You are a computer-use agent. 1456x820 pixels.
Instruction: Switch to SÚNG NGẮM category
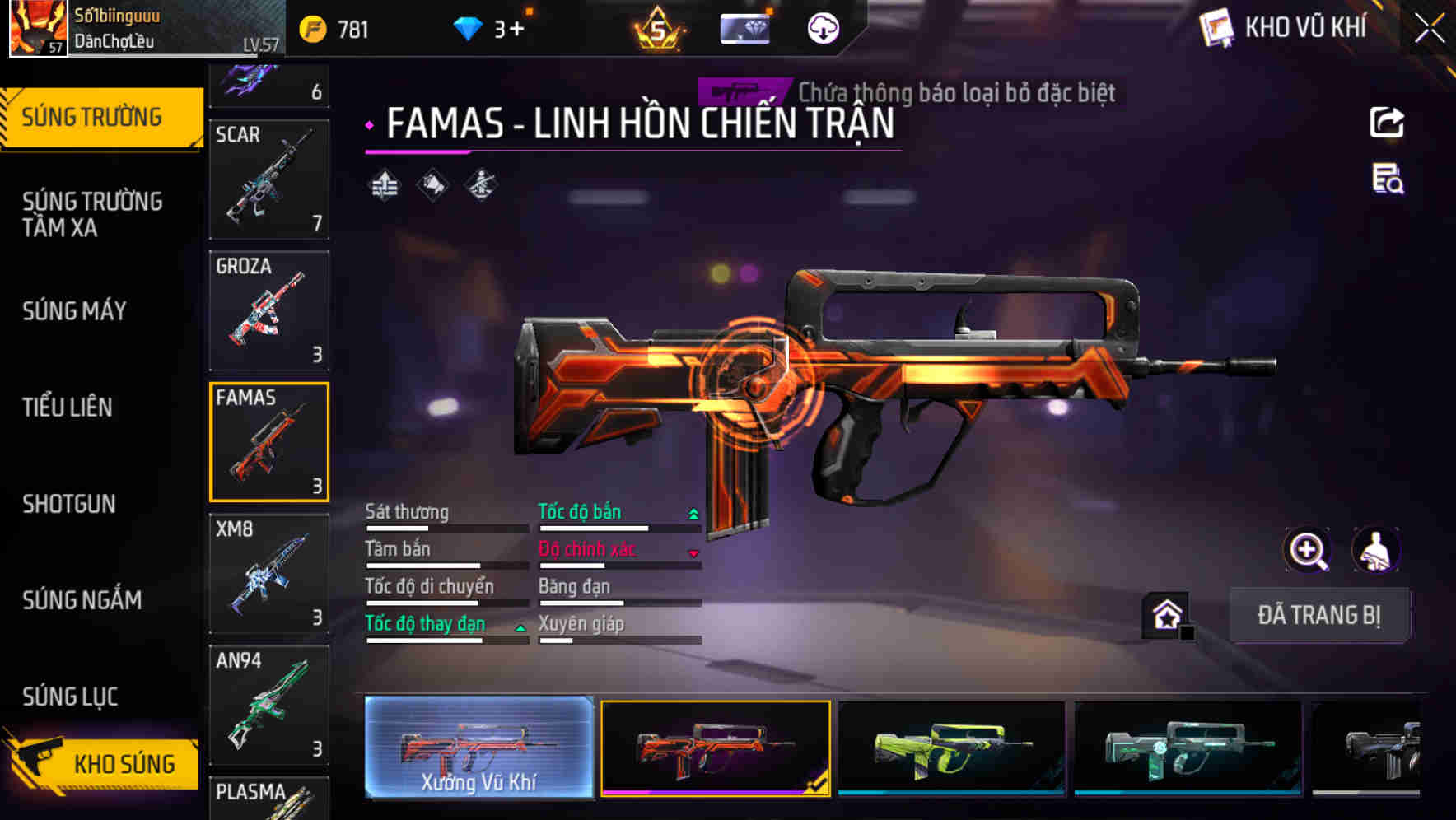[x=82, y=600]
